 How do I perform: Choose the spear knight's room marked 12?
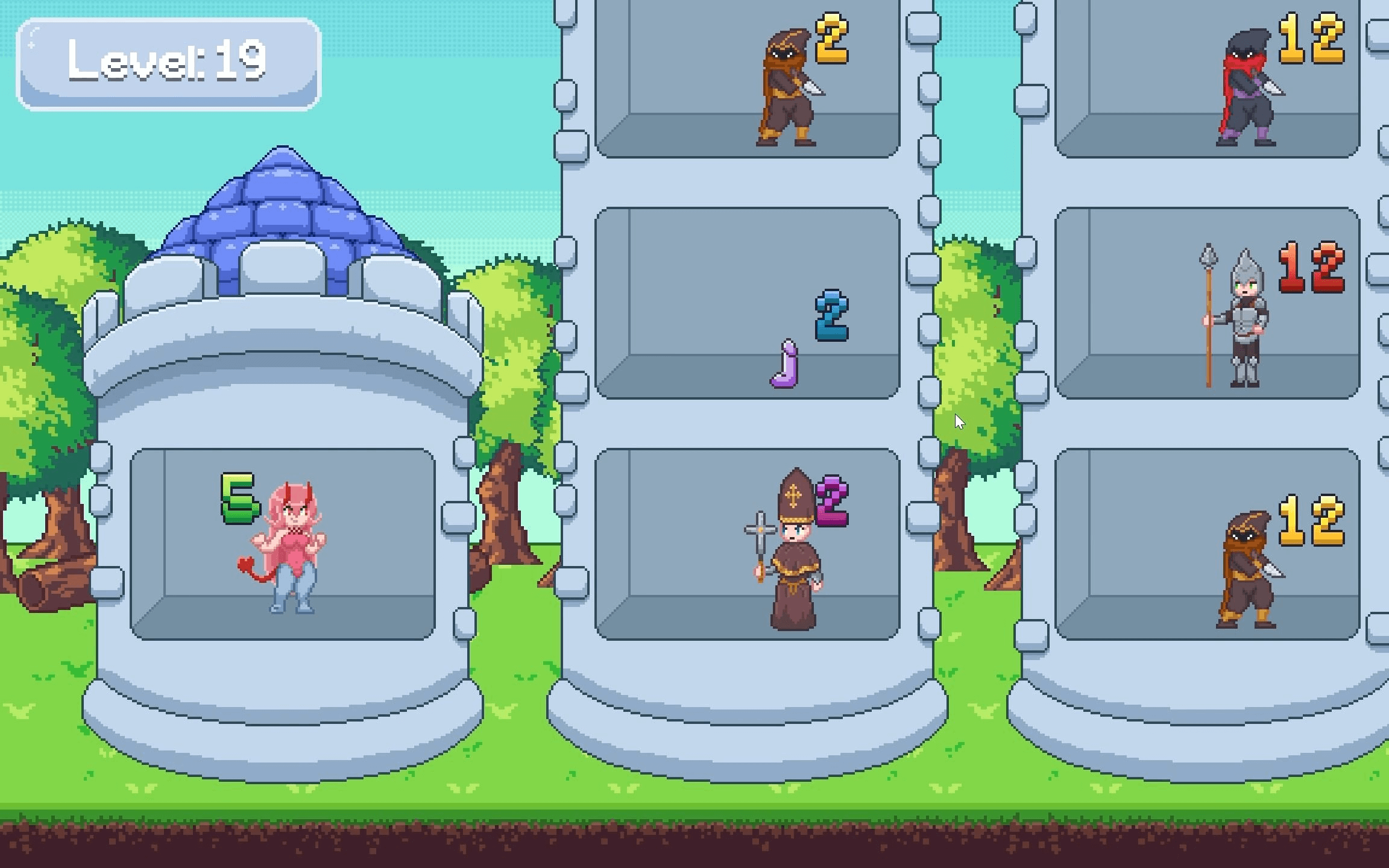1207,303
